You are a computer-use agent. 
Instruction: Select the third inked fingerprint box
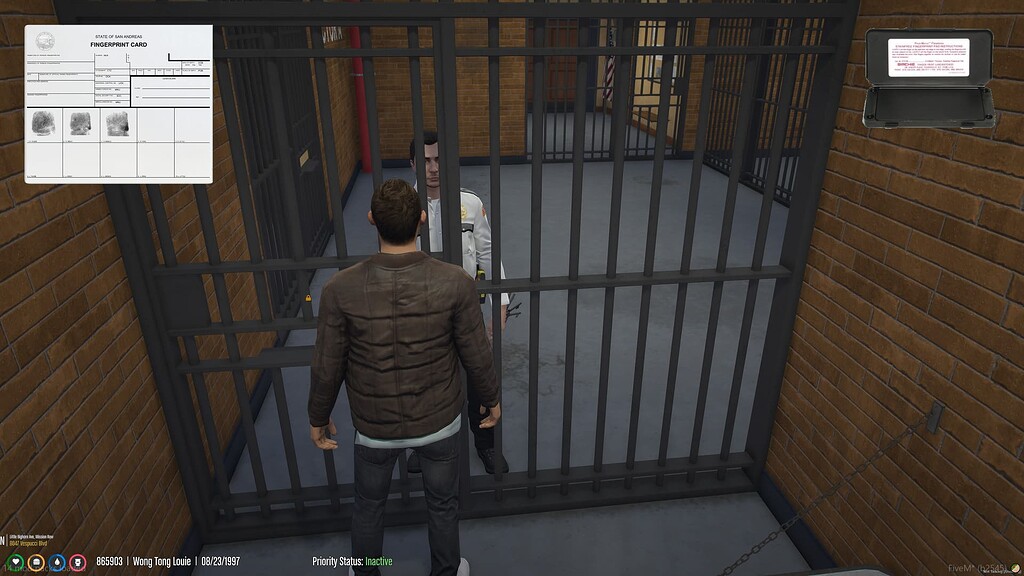117,122
